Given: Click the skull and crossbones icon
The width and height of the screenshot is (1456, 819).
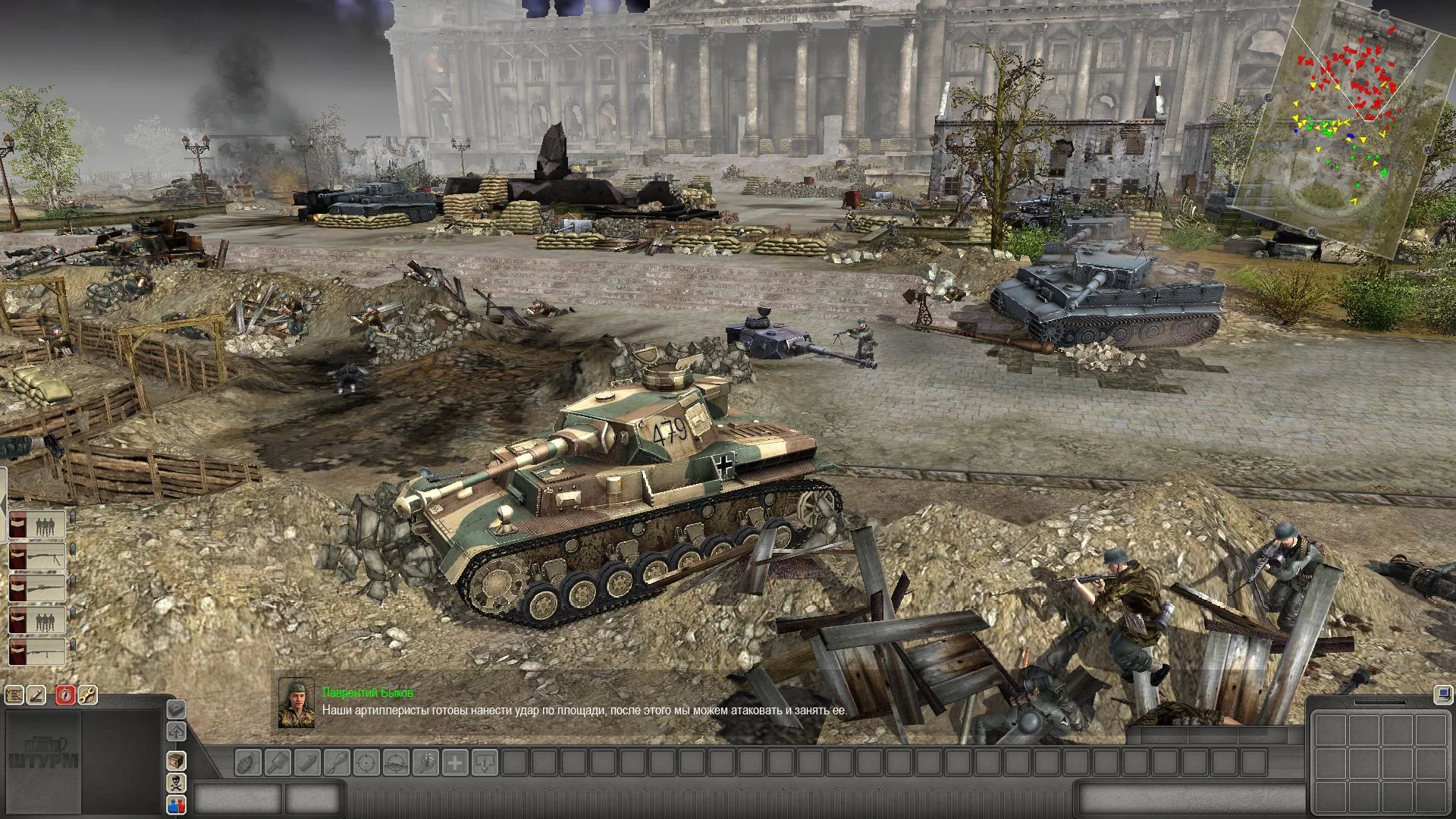Looking at the screenshot, I should [x=176, y=782].
